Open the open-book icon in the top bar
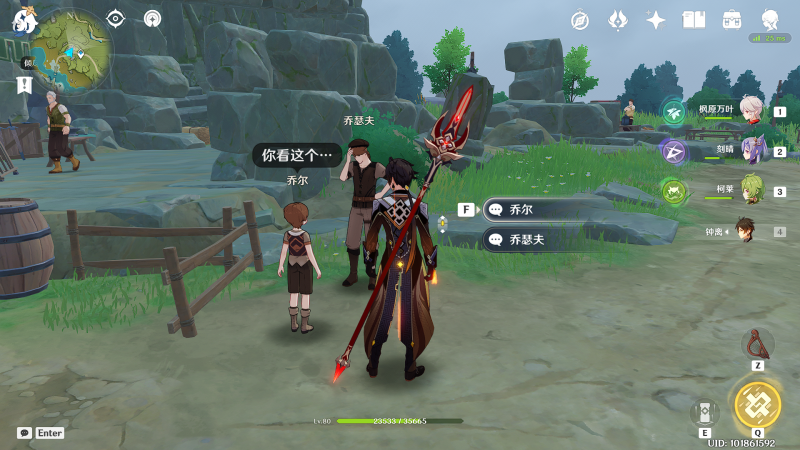This screenshot has height=450, width=800. tap(694, 20)
